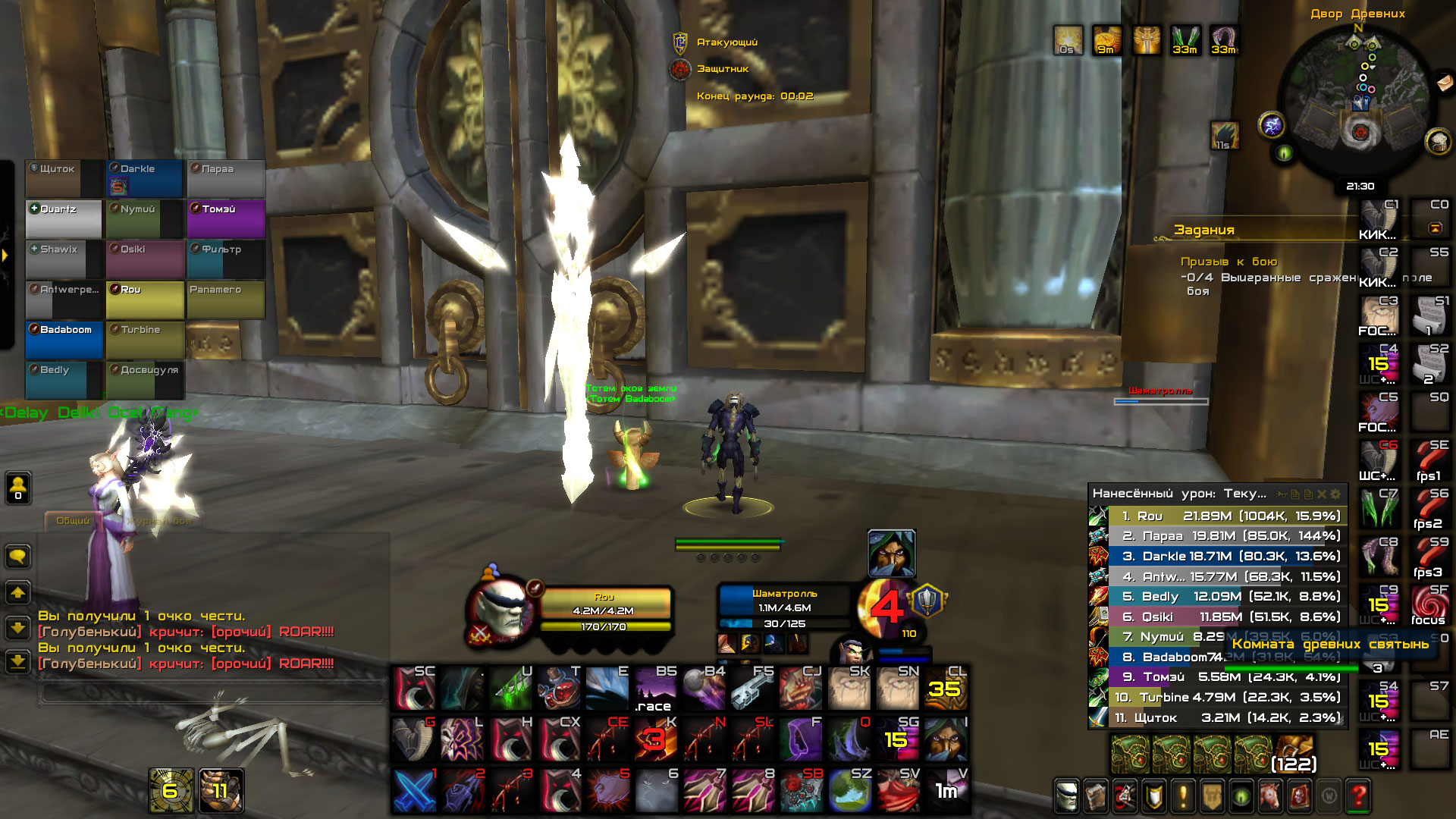This screenshot has width=1456, height=819.
Task: Click the red question mark help button
Action: 1358,795
